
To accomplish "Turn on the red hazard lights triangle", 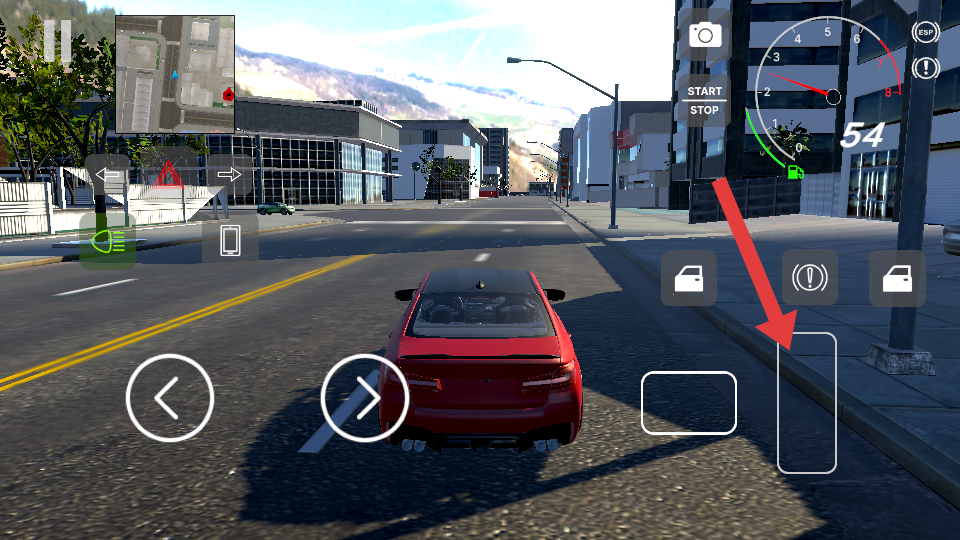I will coord(168,175).
